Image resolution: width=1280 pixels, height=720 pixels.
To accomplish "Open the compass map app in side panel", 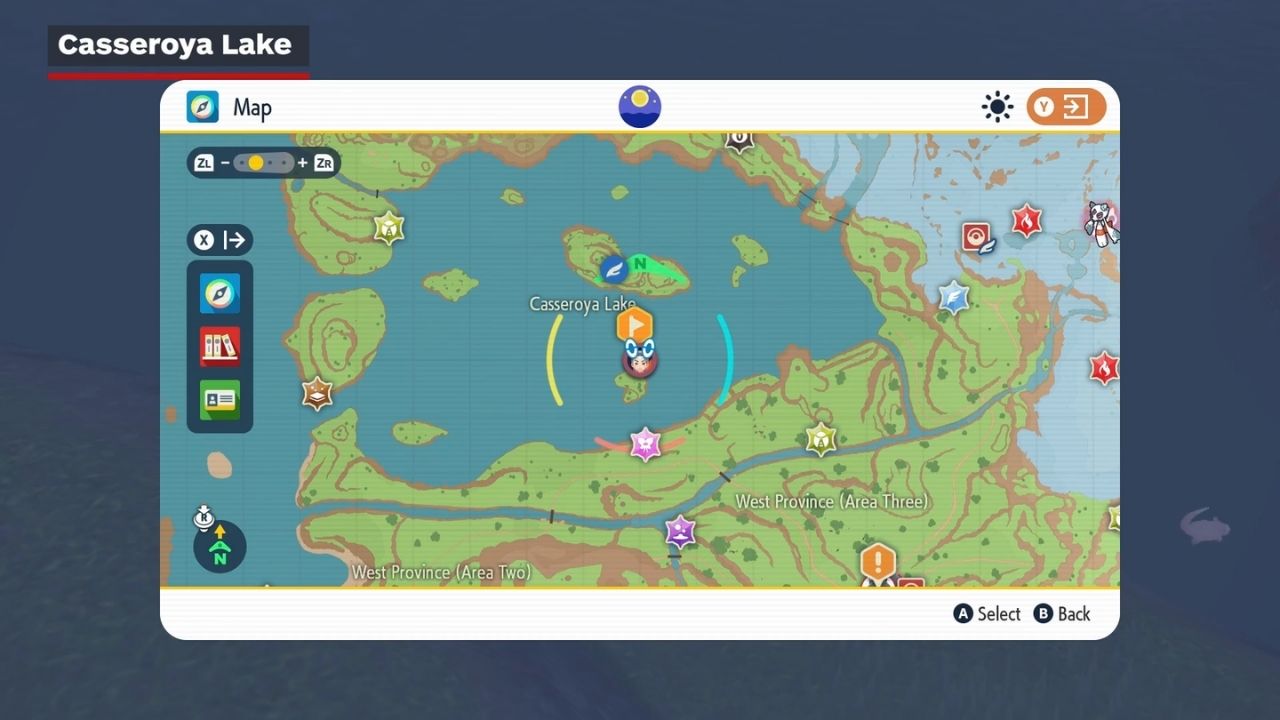I will [220, 294].
